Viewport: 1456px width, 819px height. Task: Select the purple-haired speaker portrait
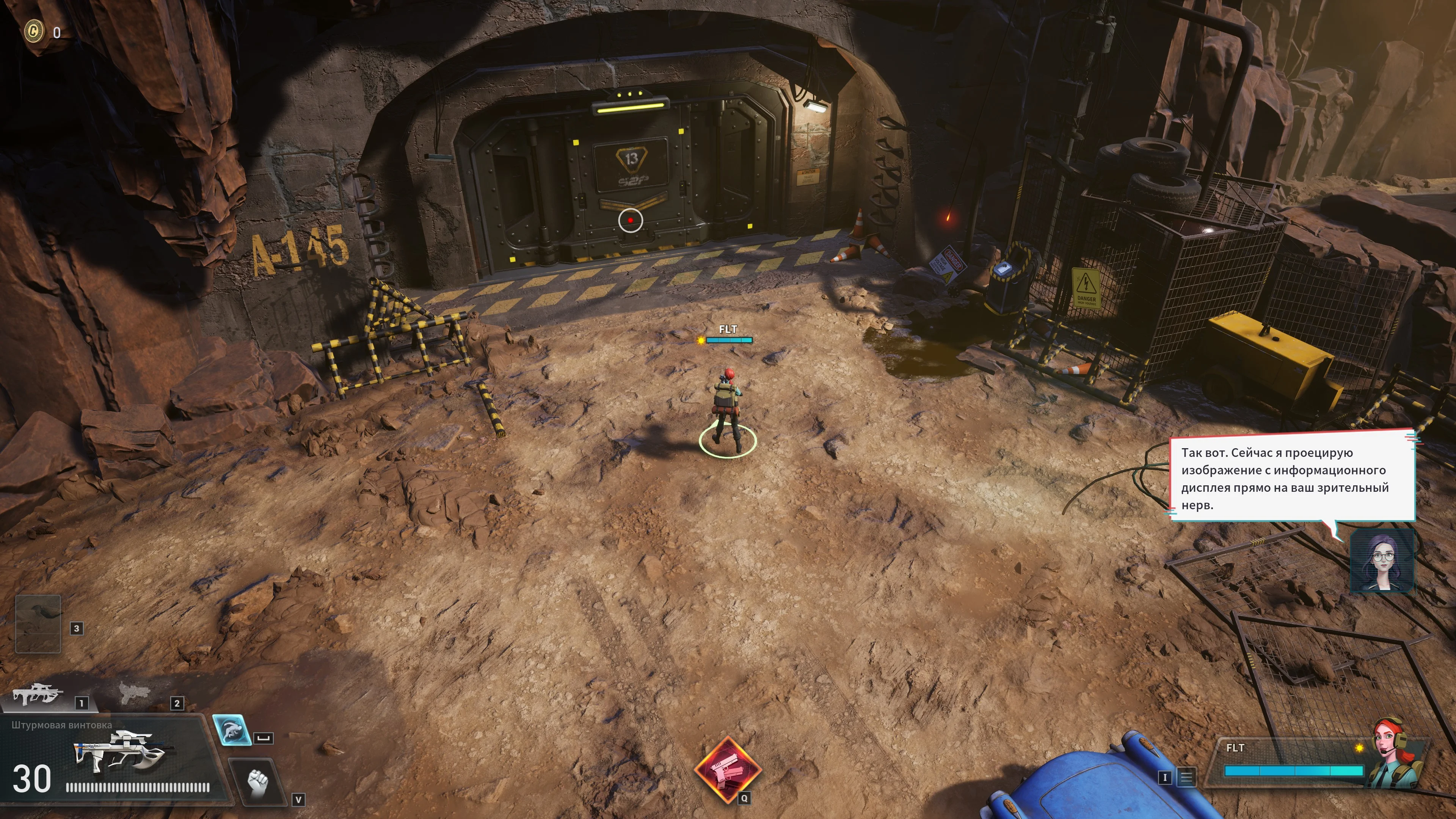[1381, 561]
